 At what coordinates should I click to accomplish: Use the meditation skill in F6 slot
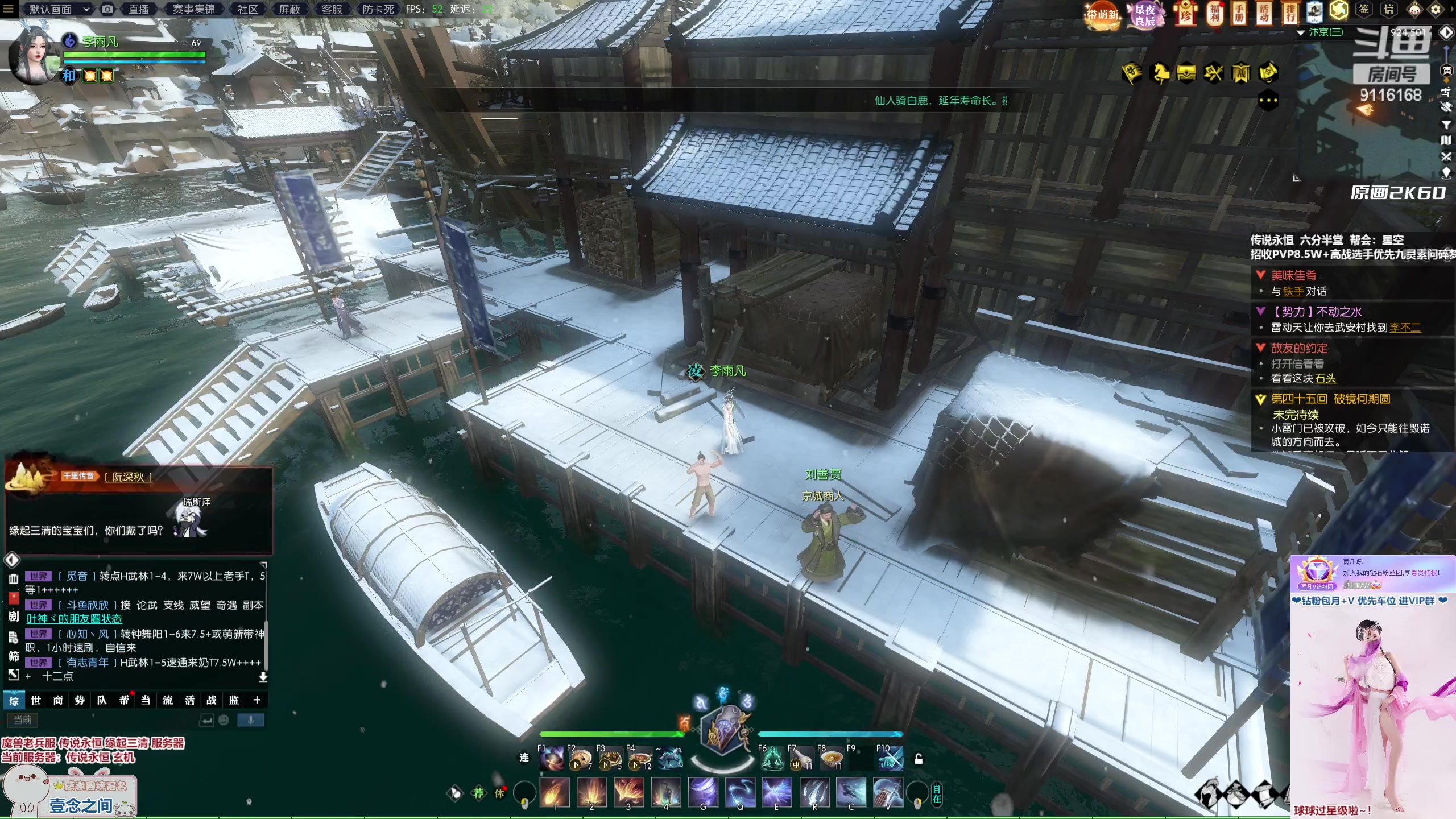point(772,759)
